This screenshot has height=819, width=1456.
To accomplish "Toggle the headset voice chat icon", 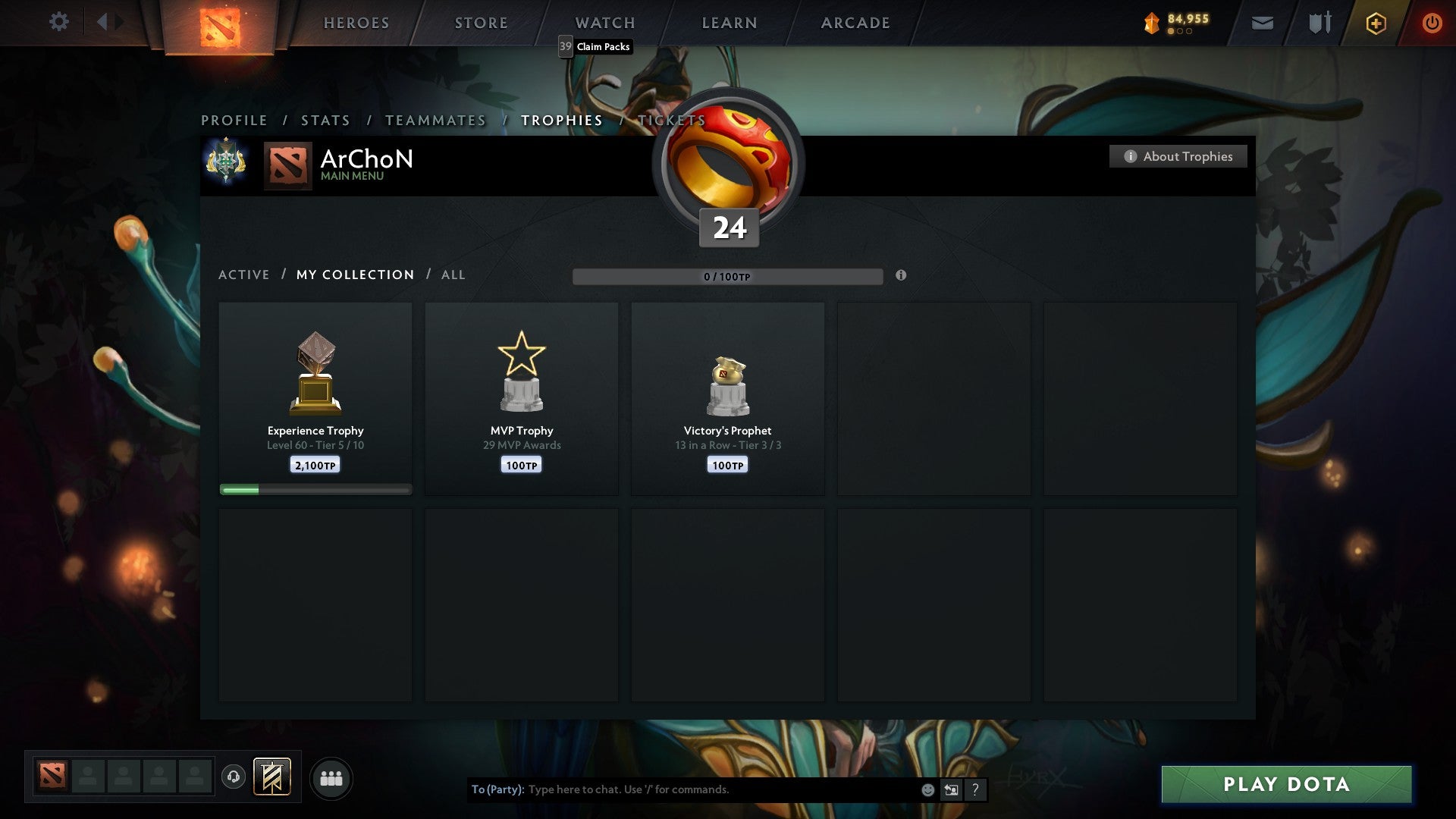I will (233, 777).
